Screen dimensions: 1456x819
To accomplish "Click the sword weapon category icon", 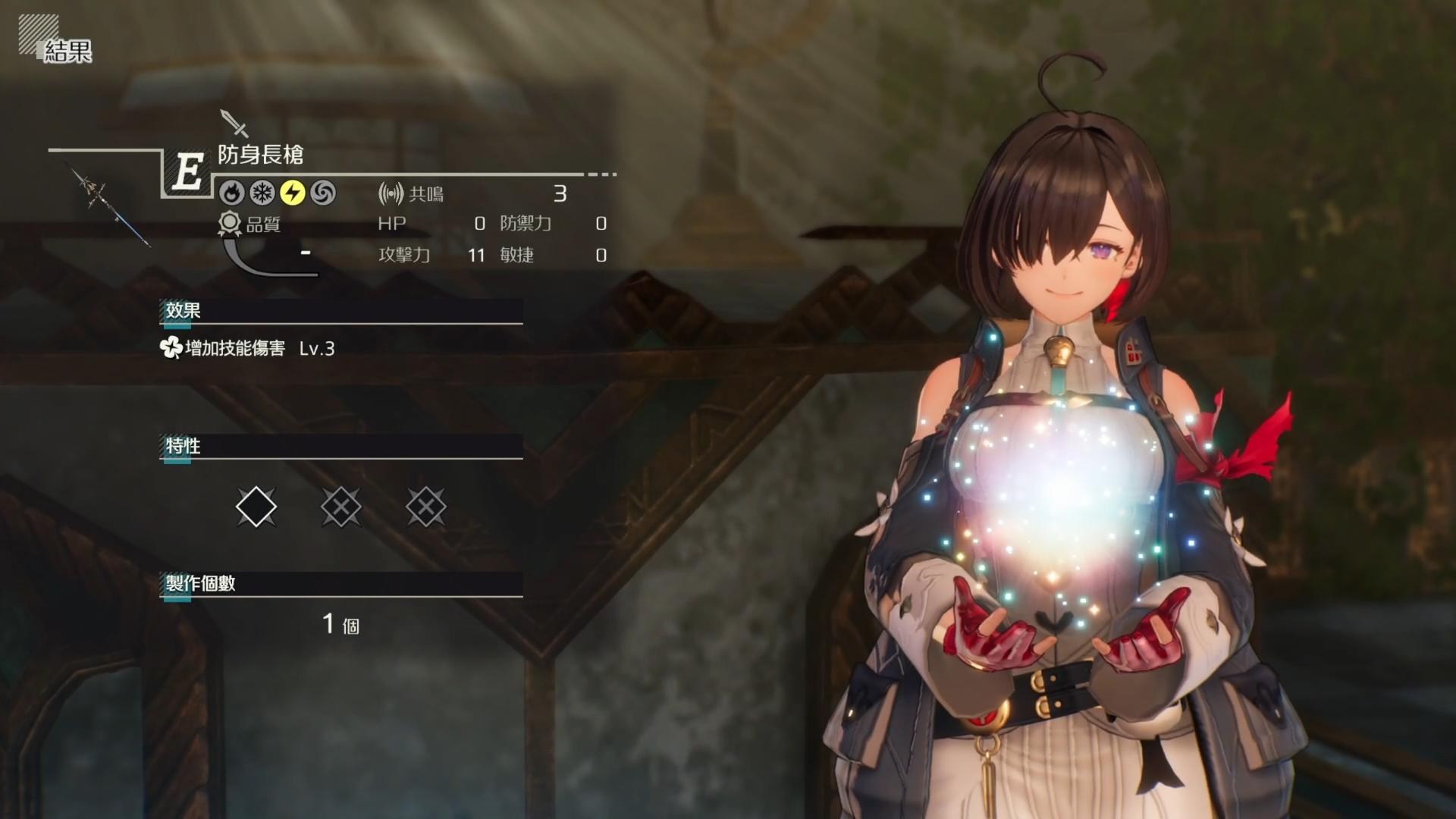I will point(234,123).
